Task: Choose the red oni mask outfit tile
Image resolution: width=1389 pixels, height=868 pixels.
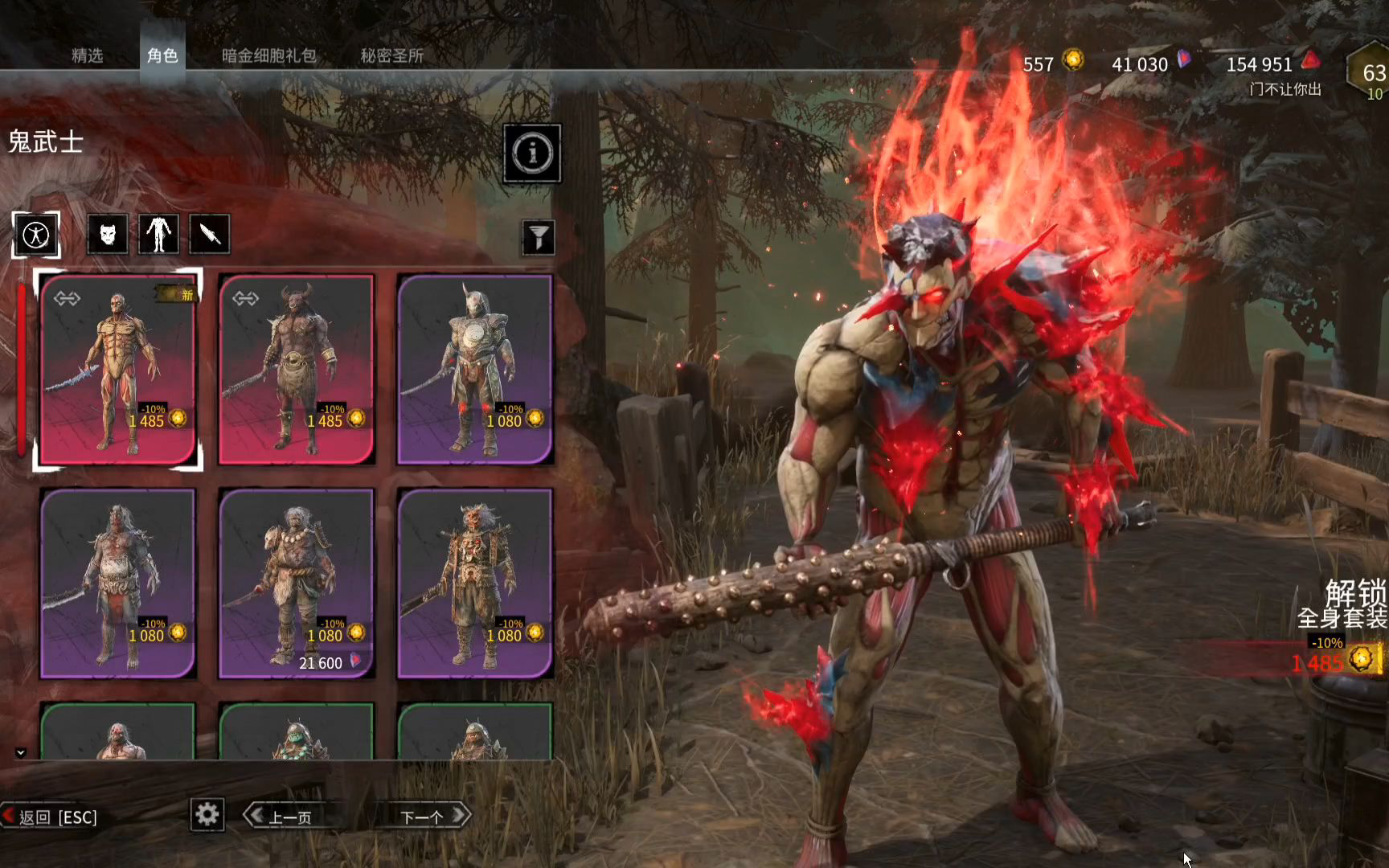Action: coord(475,583)
